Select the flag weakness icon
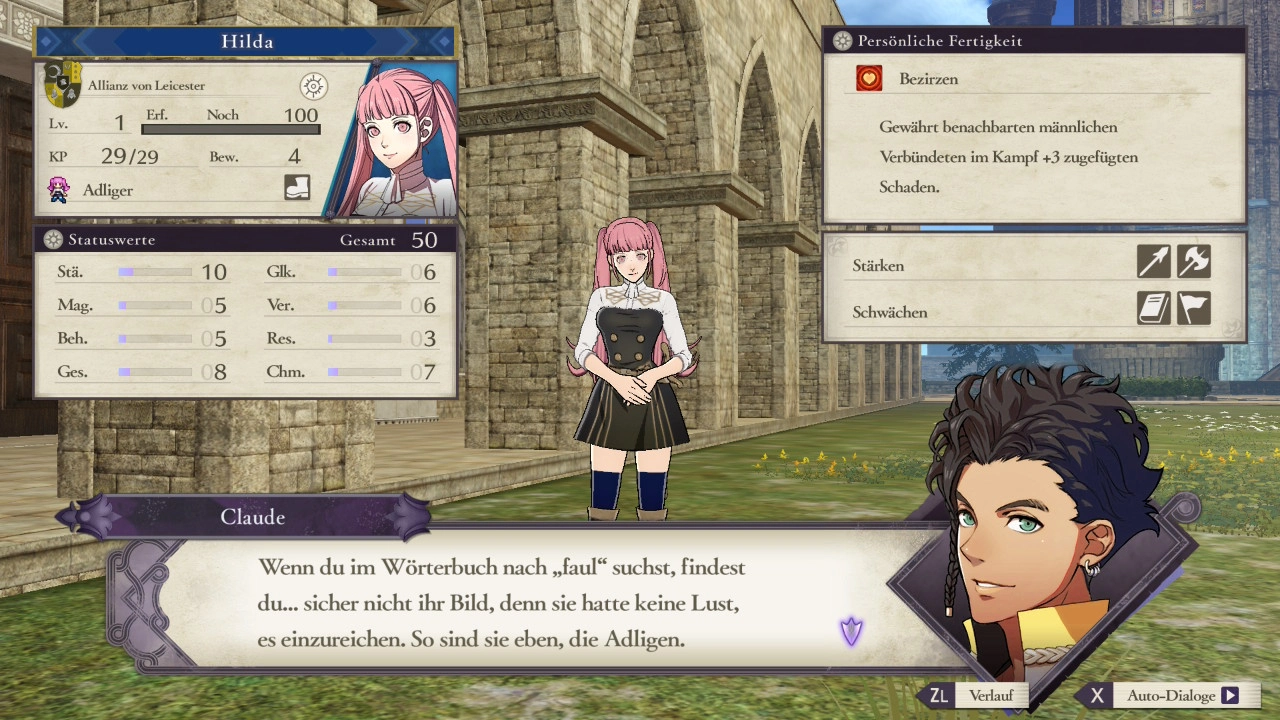 point(1194,308)
